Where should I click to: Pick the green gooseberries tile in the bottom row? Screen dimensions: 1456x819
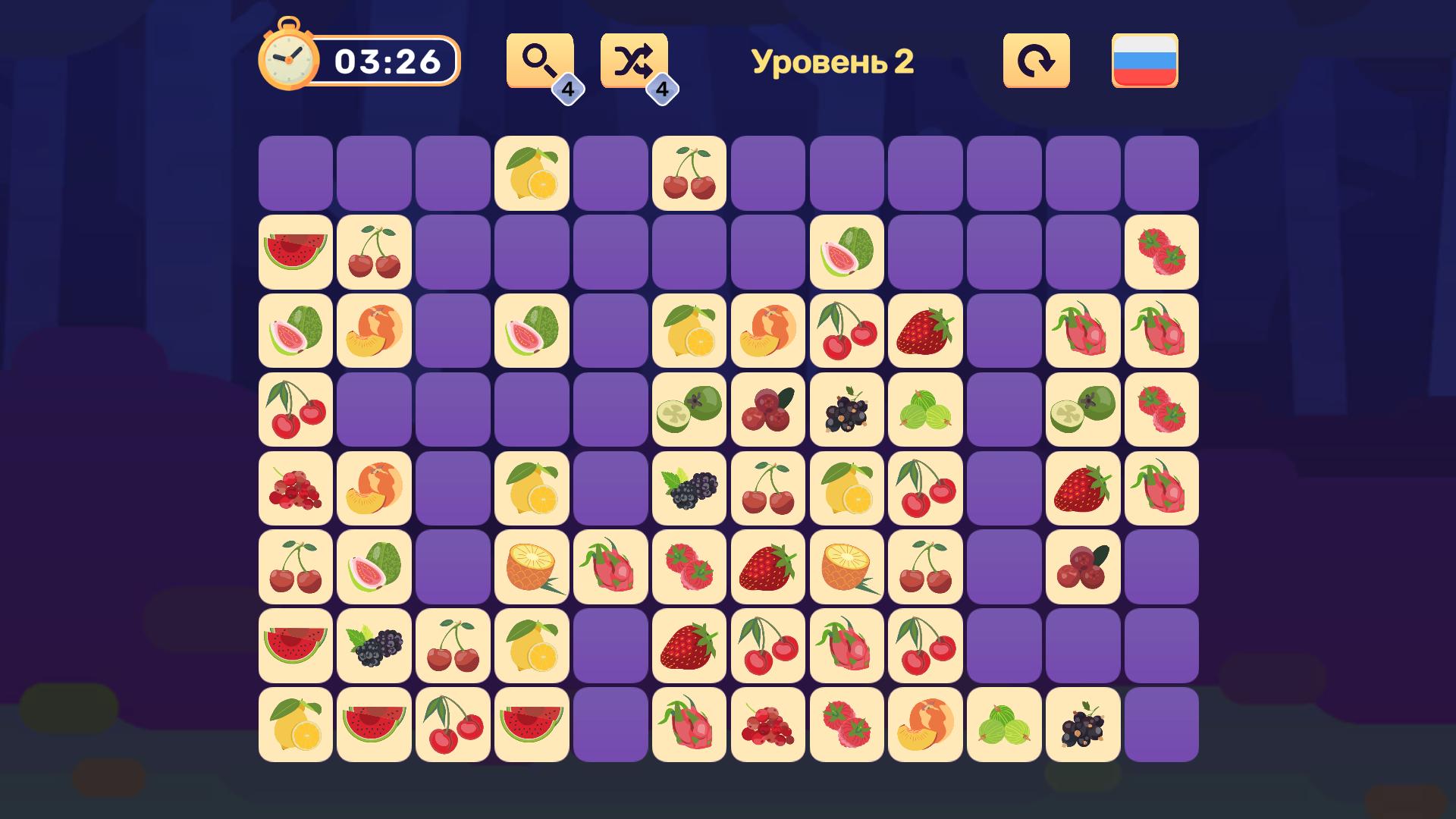click(1004, 726)
